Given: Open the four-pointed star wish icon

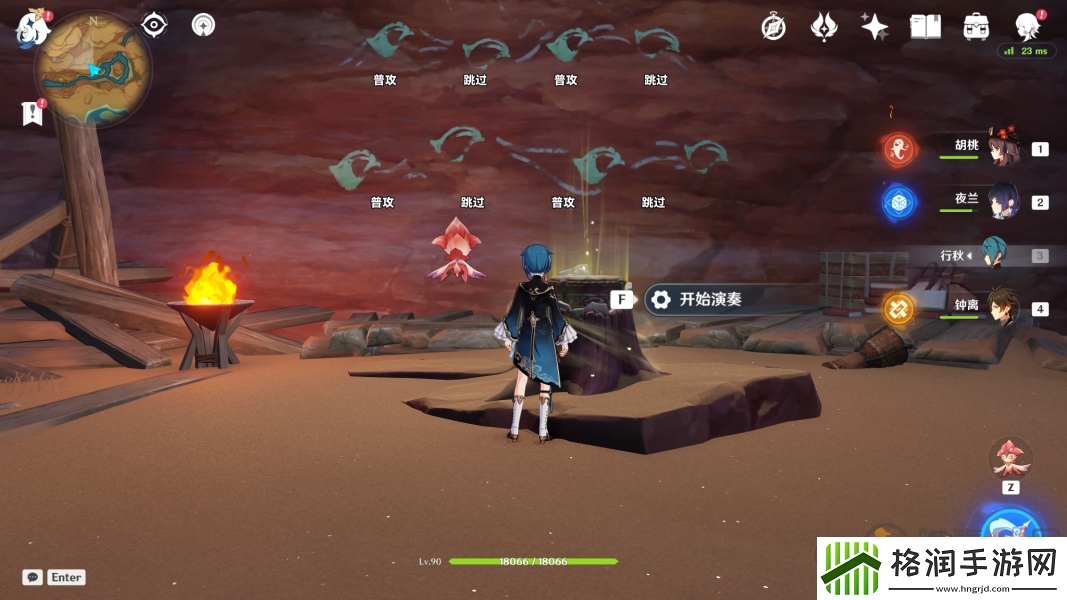Looking at the screenshot, I should [875, 27].
